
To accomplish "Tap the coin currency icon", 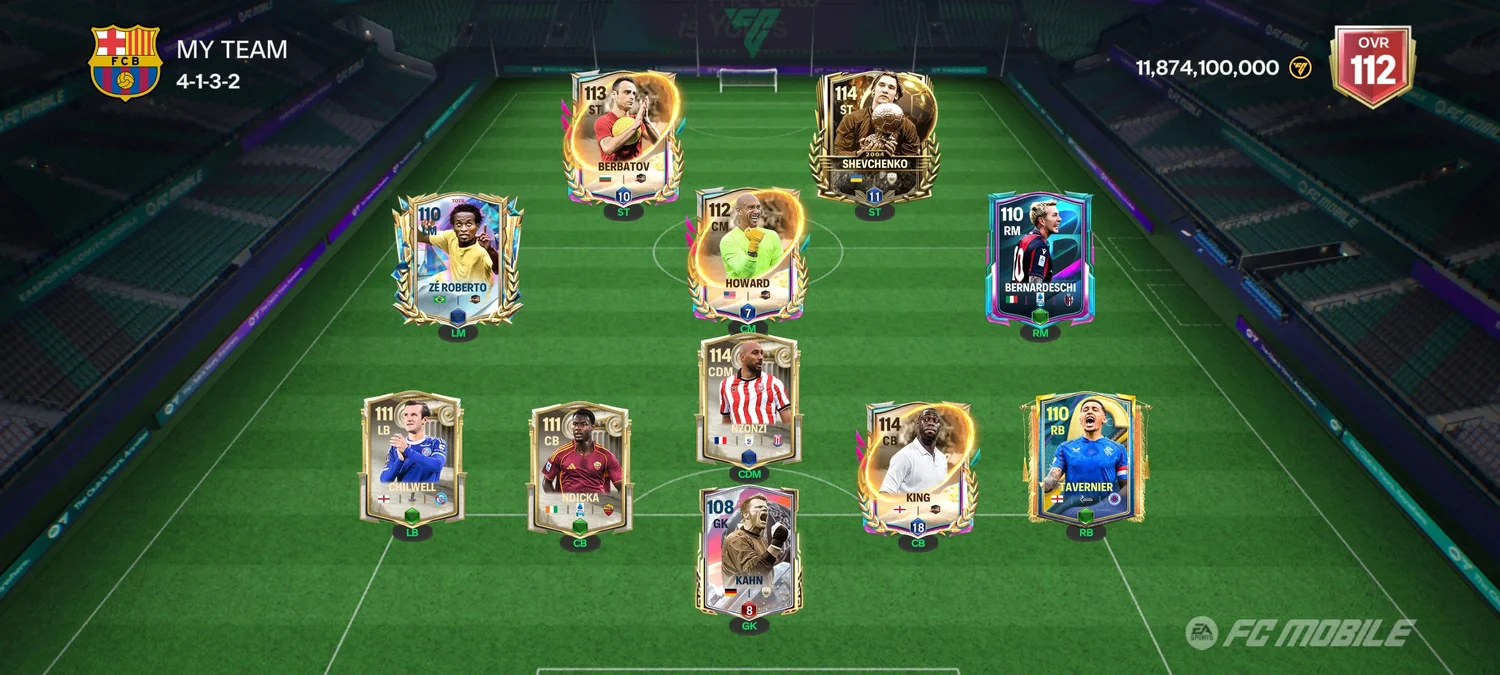I will pos(1300,68).
